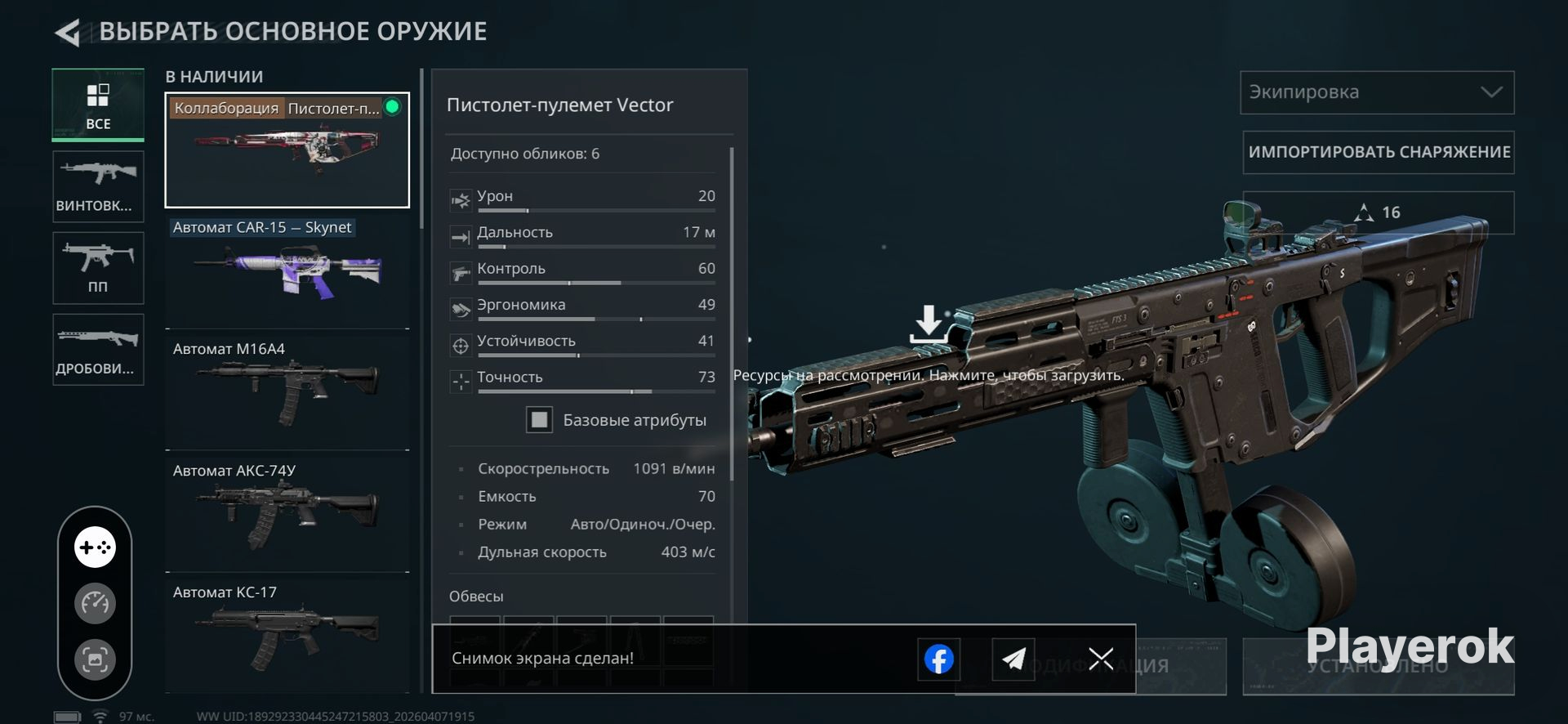Take a screenshot with the overlay capture icon
Viewport: 1568px width, 724px height.
click(x=96, y=659)
